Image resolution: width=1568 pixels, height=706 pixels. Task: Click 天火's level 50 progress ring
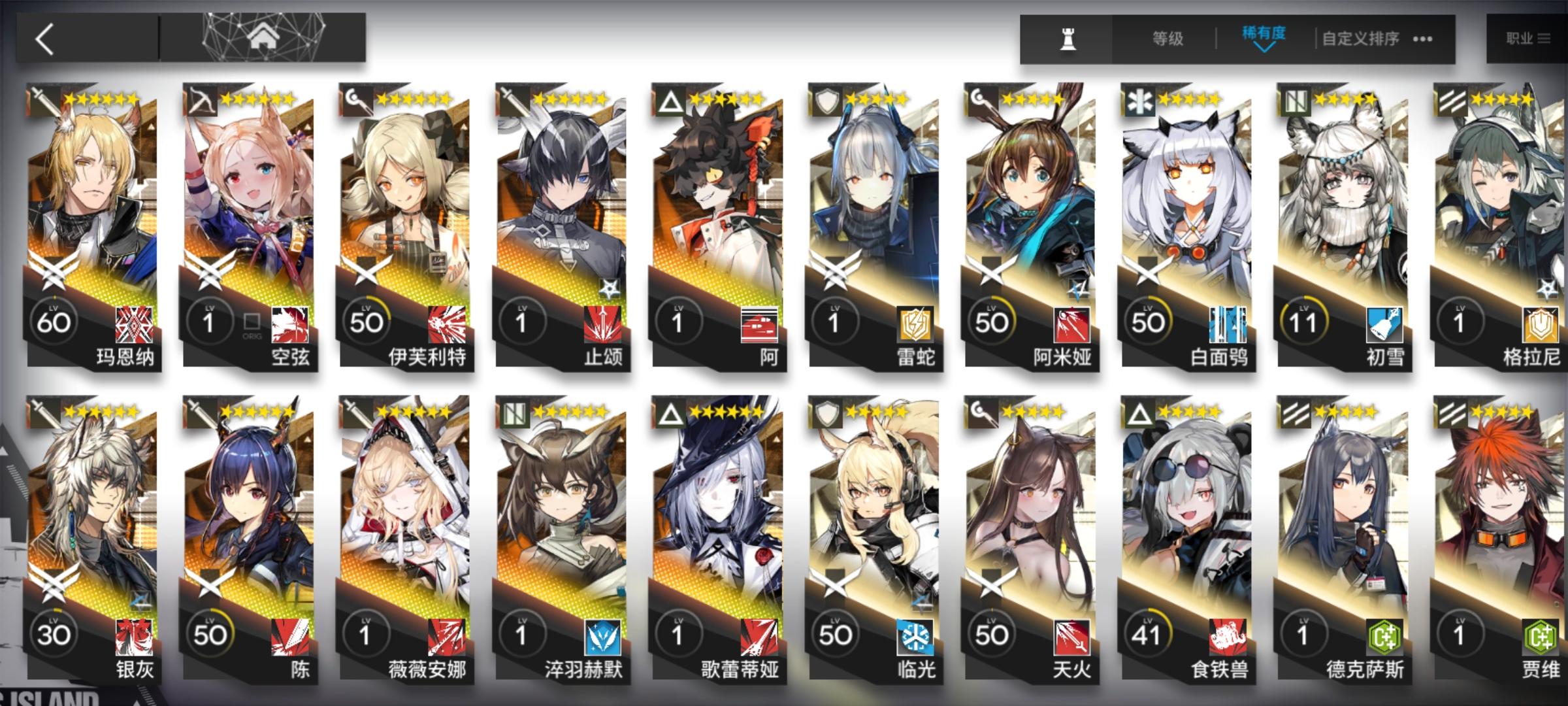pos(992,634)
